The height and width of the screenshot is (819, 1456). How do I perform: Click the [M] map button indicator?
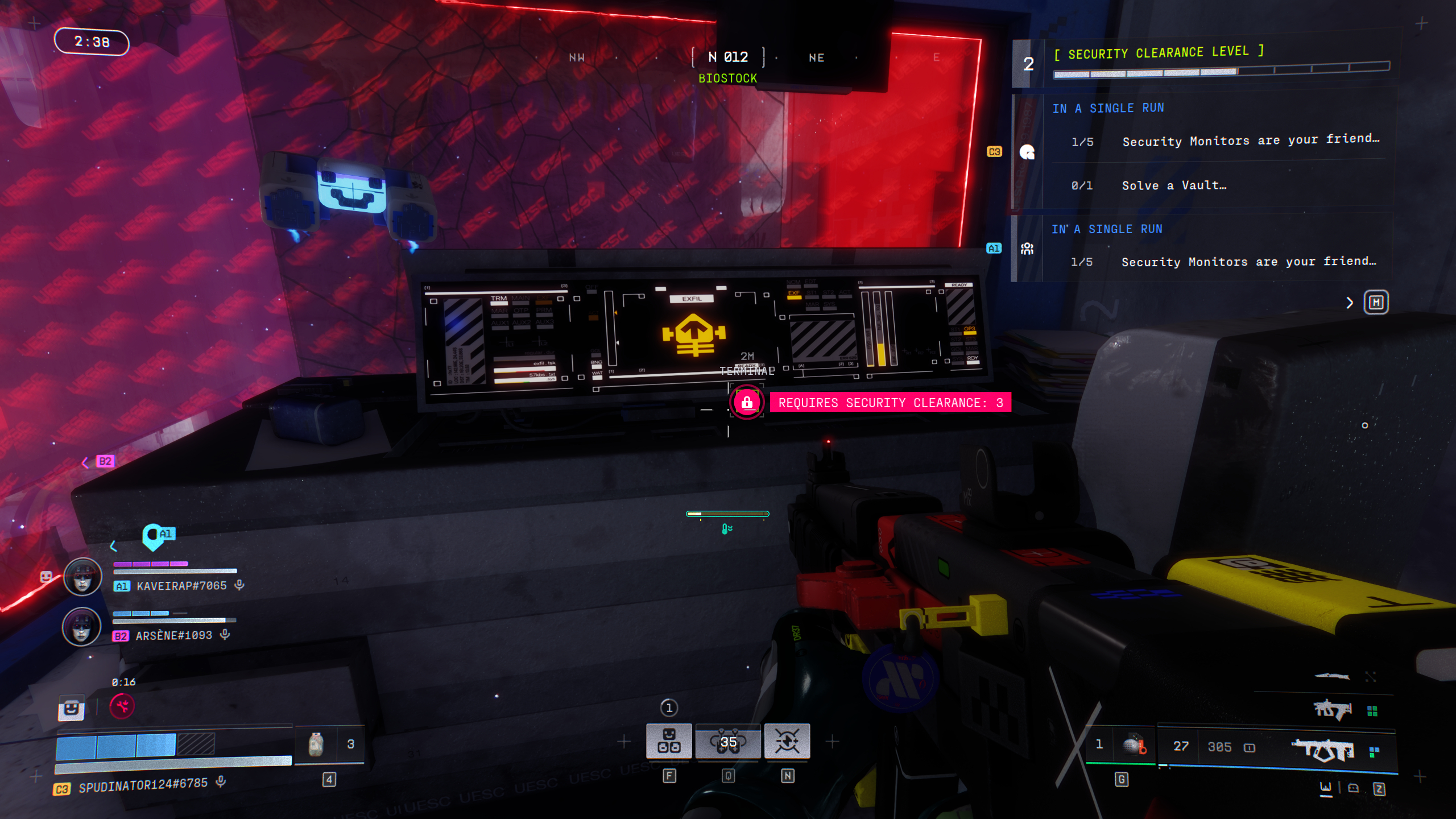click(x=1377, y=303)
